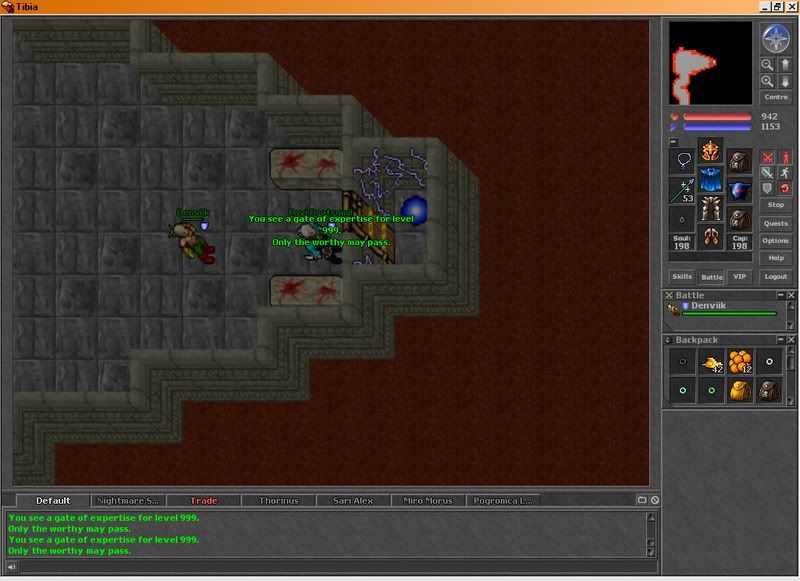
Task: Open the Quests log
Action: click(776, 223)
